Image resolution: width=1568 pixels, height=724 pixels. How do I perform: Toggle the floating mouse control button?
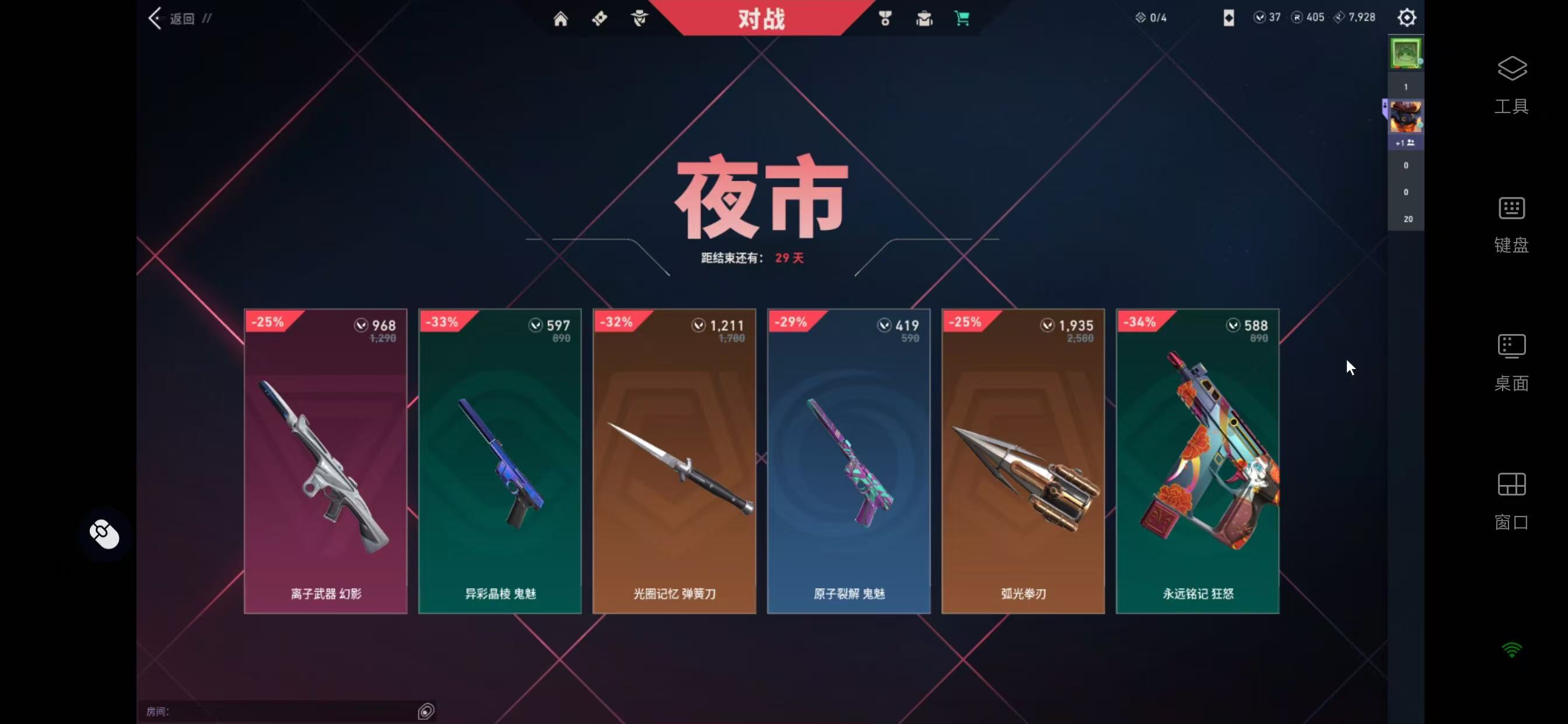click(103, 533)
